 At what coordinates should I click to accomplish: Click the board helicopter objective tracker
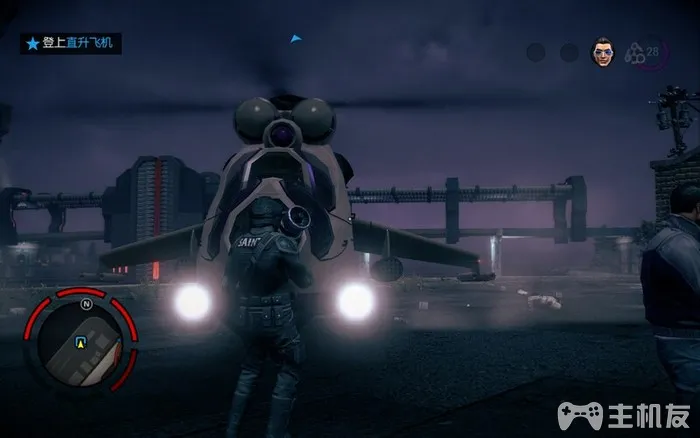72,44
